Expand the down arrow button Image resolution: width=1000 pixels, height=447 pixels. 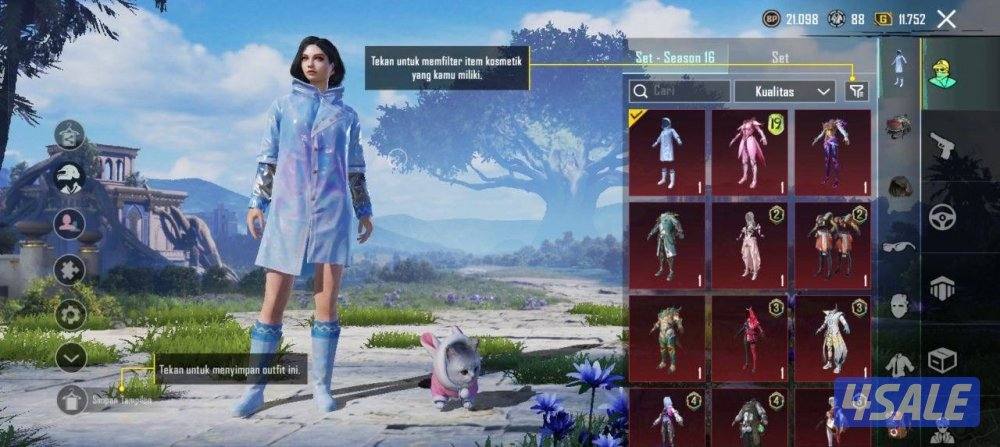click(x=70, y=358)
